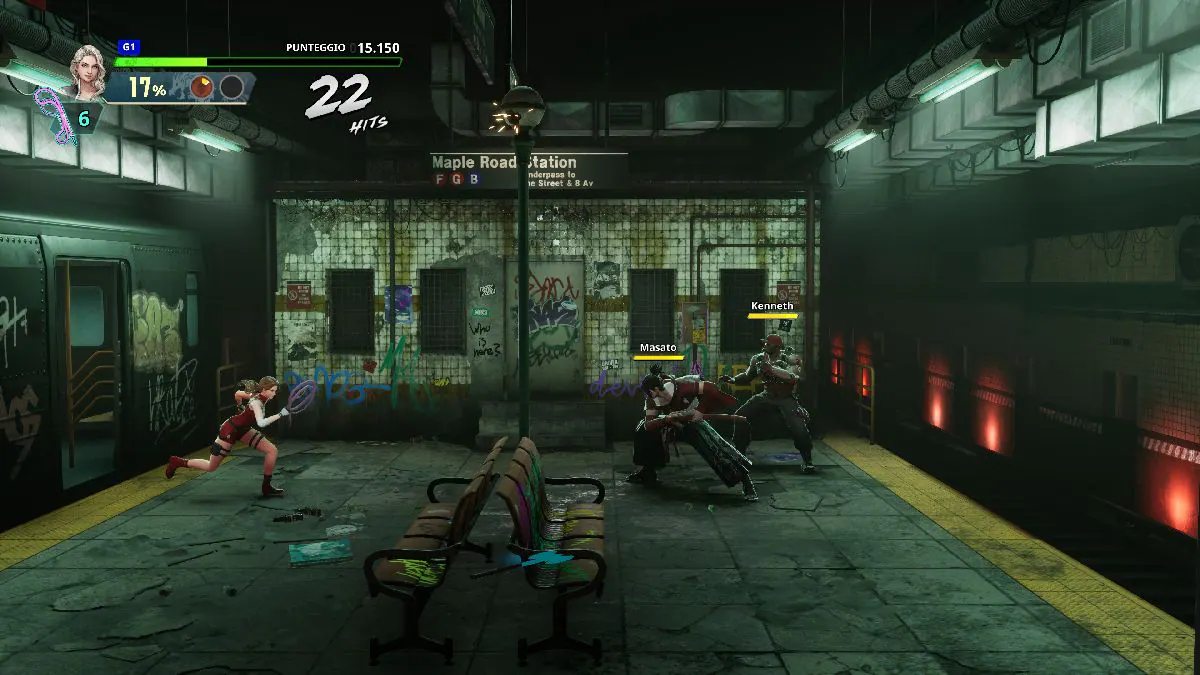Screen dimensions: 1200x675
Task: Click the blue G1 player tag
Action: pos(128,46)
